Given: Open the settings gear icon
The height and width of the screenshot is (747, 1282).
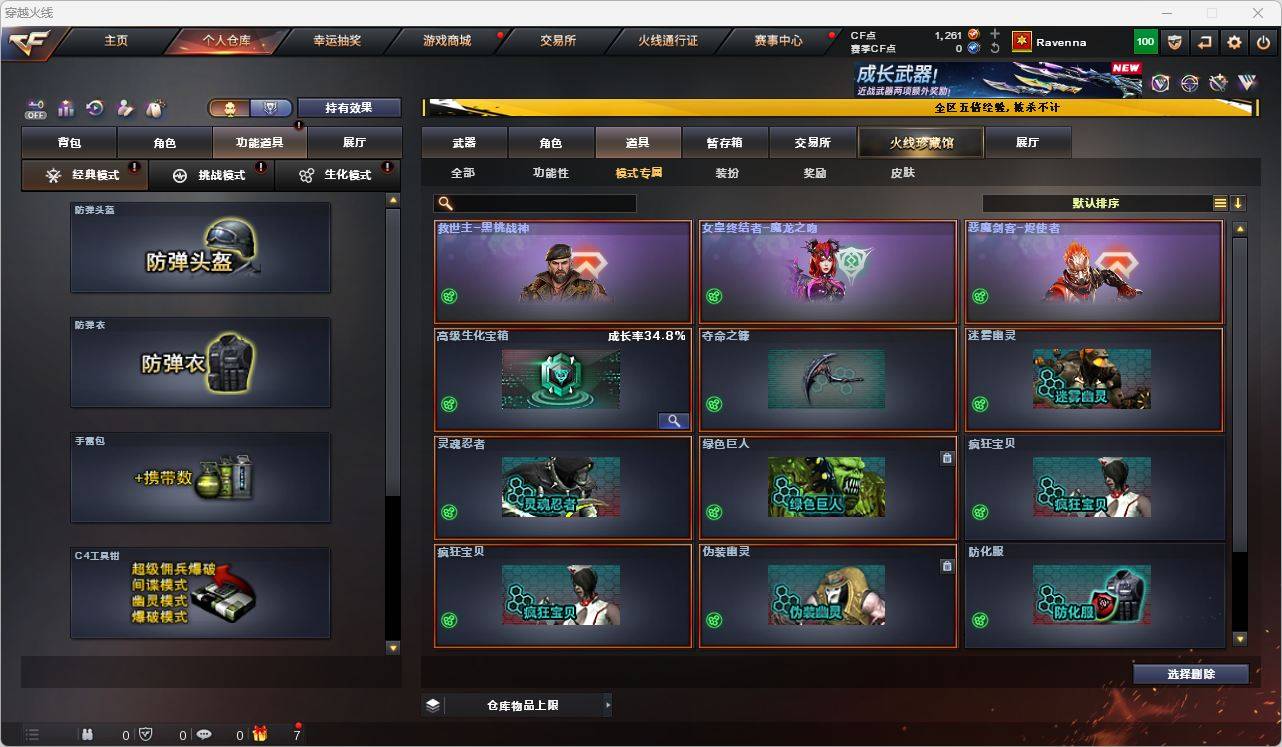Looking at the screenshot, I should tap(1233, 42).
